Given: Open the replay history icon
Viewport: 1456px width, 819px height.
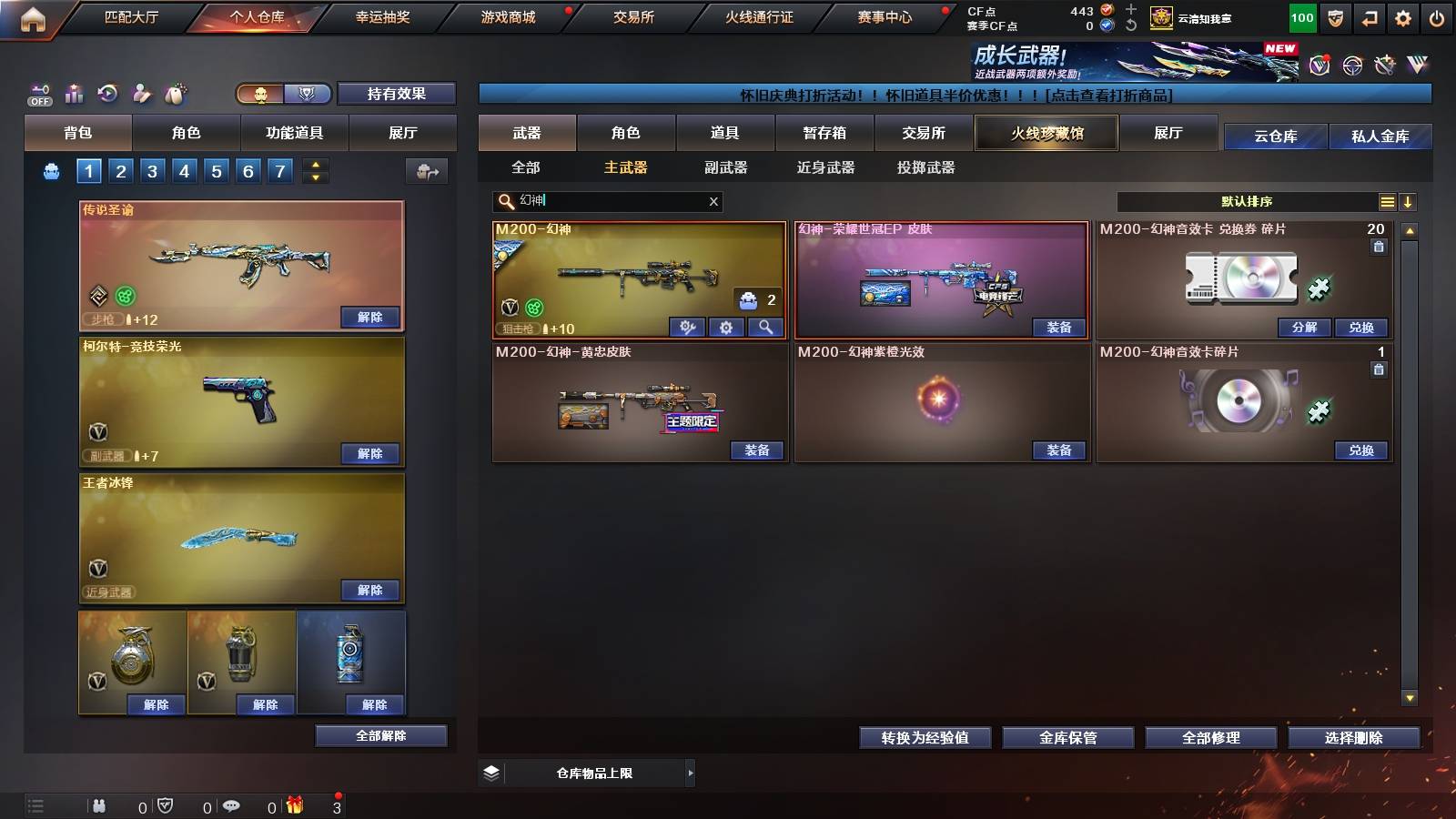Looking at the screenshot, I should 107,94.
